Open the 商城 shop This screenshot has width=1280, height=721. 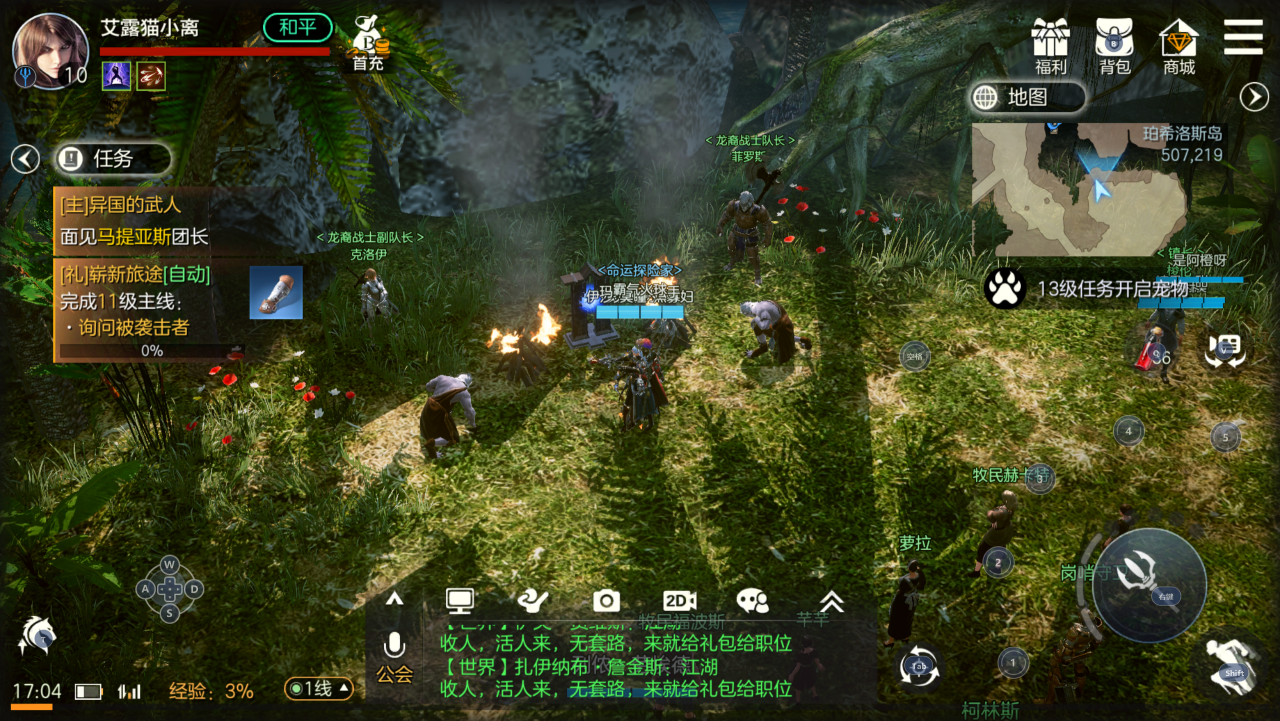[1179, 46]
